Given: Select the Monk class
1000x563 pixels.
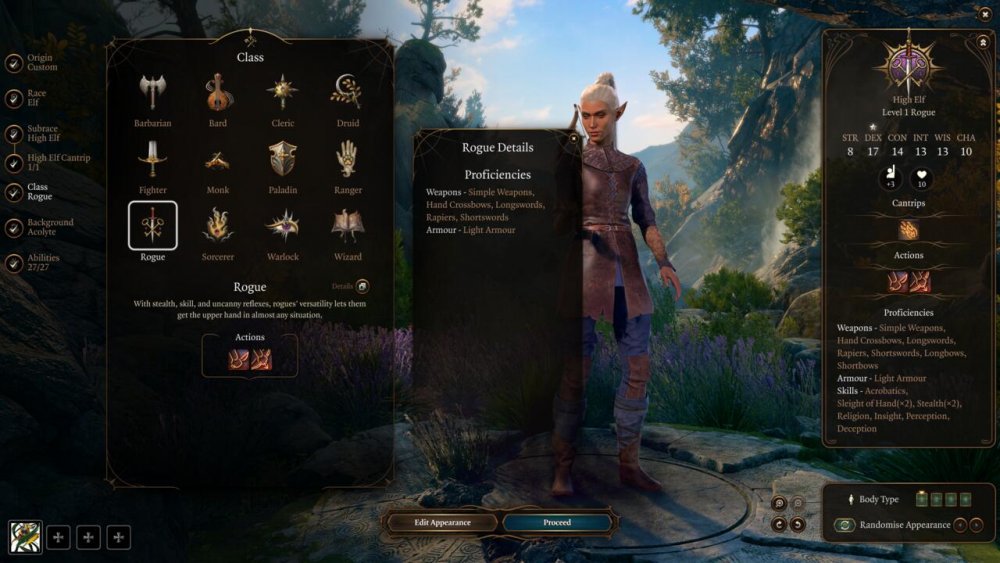Looking at the screenshot, I should coord(218,159).
